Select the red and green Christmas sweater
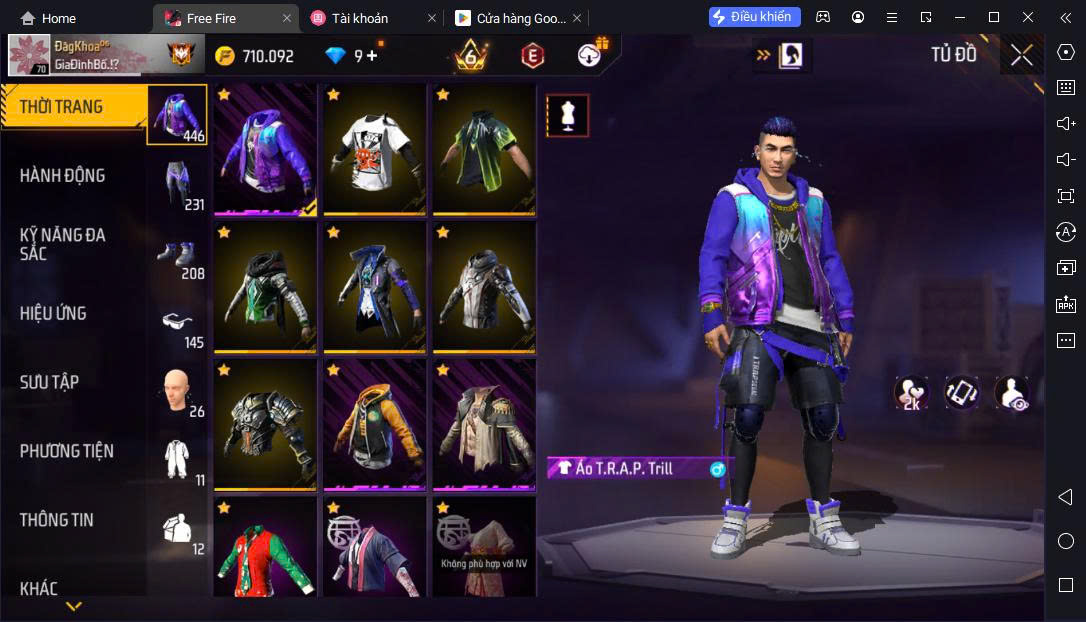1086x622 pixels. click(265, 550)
